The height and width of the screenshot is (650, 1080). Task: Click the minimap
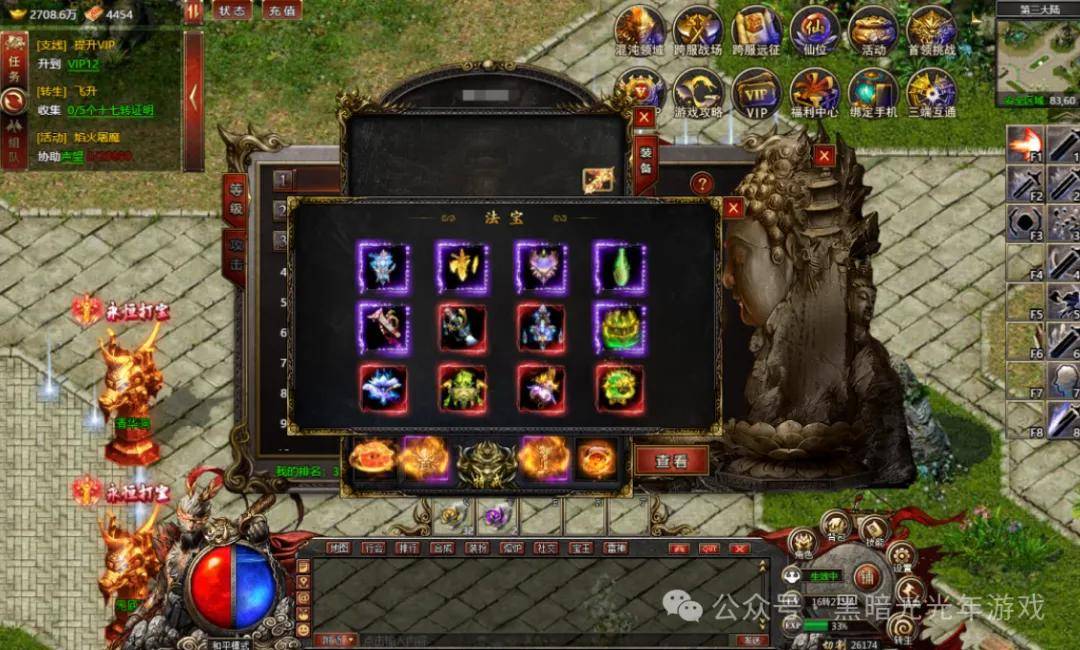click(x=1037, y=54)
